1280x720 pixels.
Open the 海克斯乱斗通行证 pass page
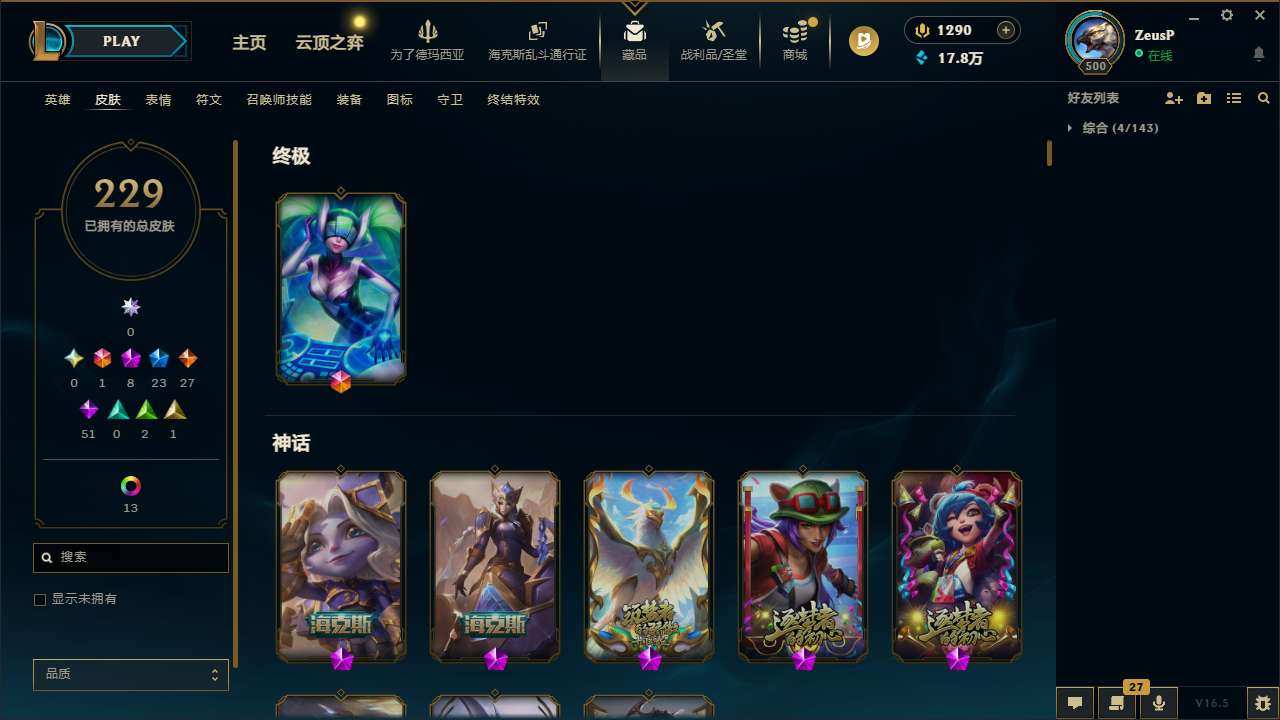pyautogui.click(x=537, y=42)
